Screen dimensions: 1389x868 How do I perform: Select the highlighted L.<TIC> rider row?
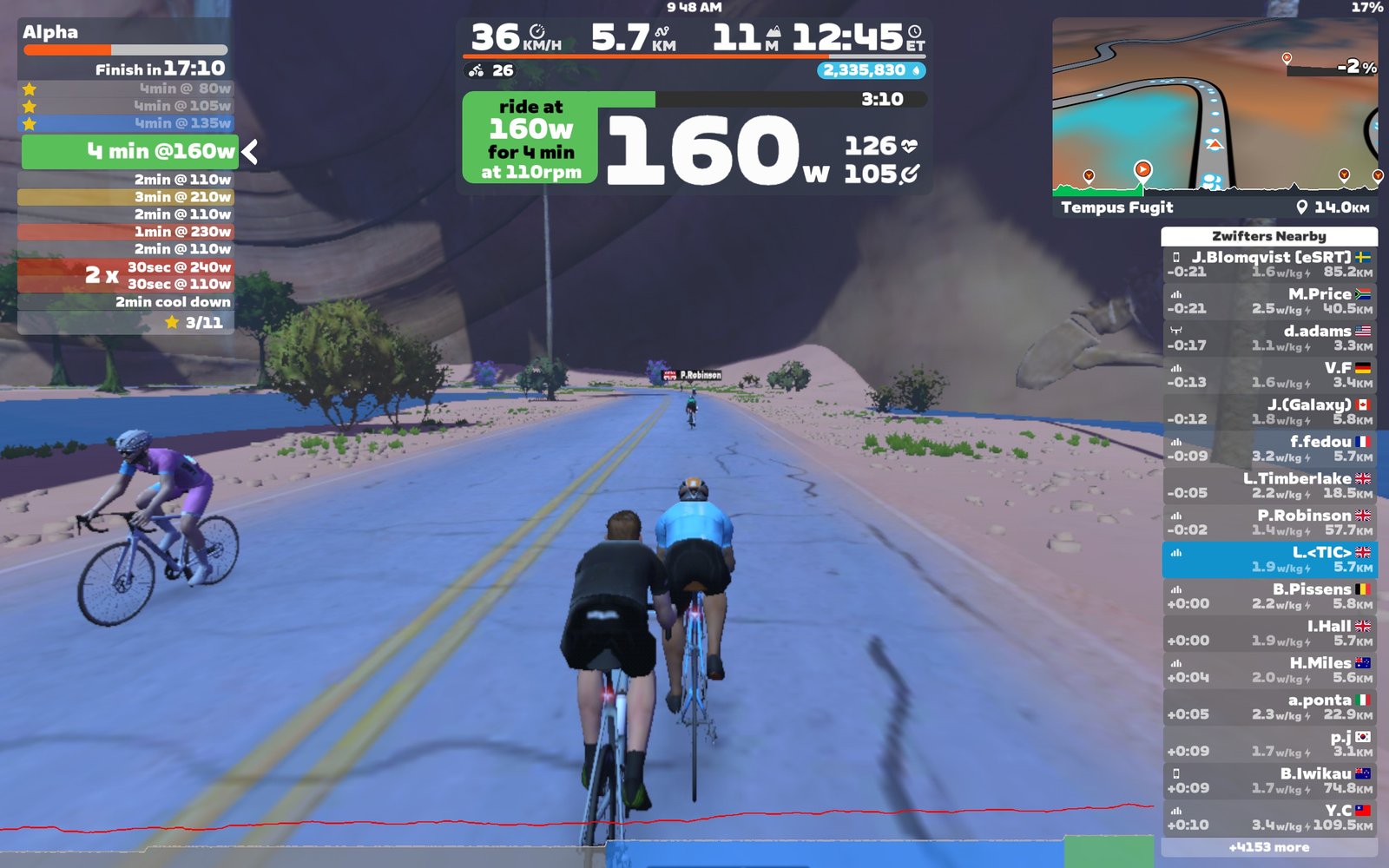click(1271, 558)
